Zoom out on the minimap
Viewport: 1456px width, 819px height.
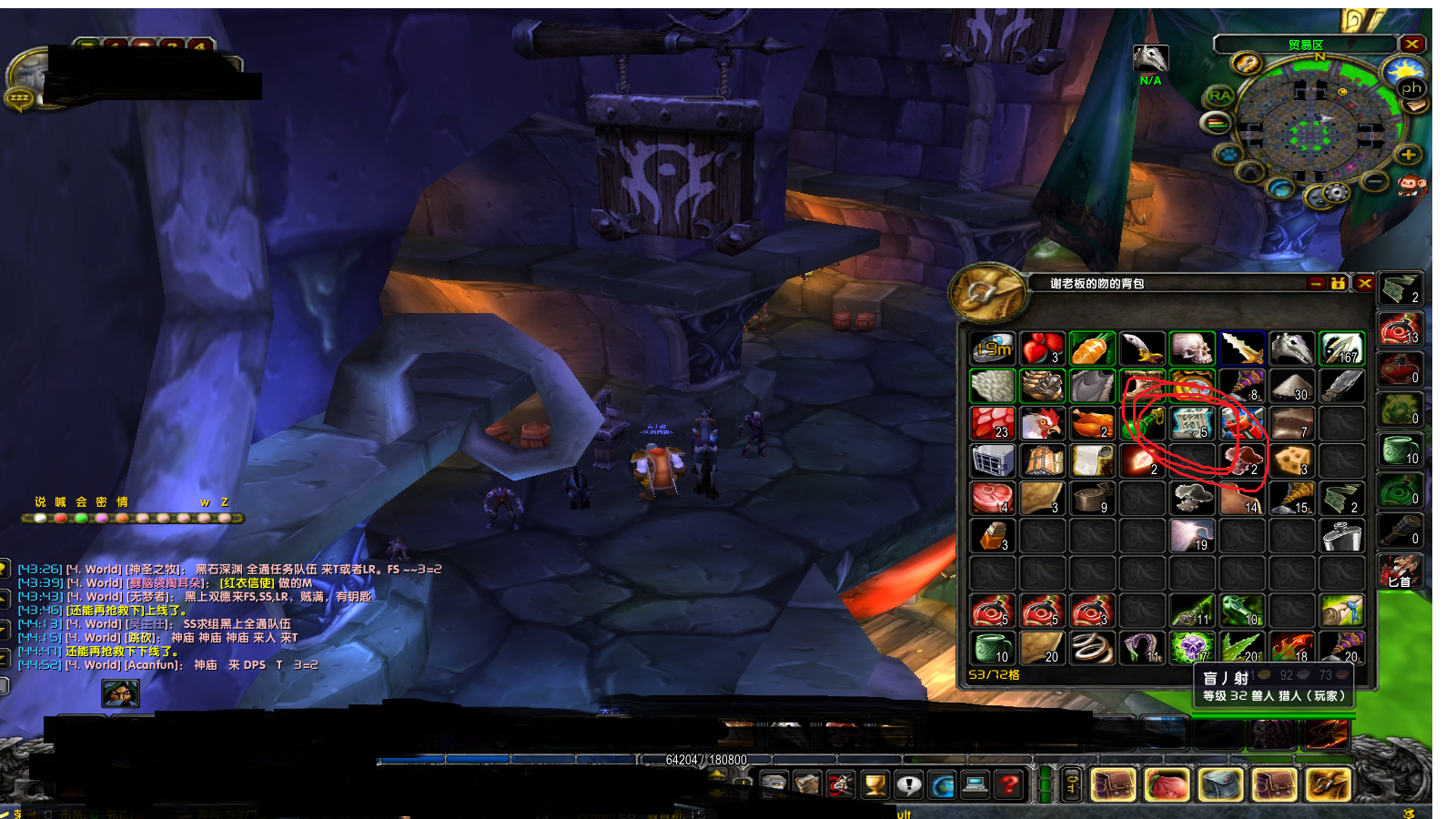click(x=1375, y=183)
